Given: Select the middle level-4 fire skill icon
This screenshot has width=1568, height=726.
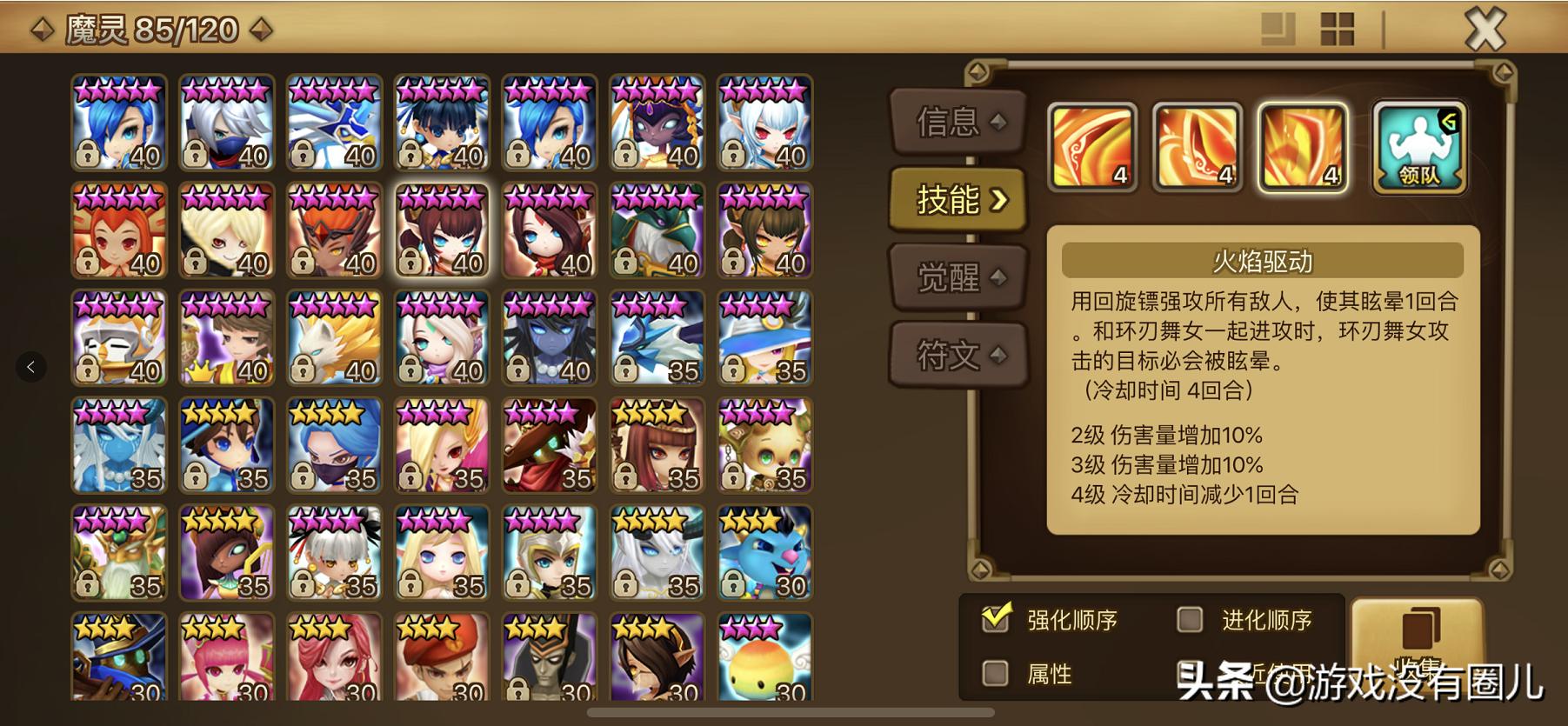Looking at the screenshot, I should [1197, 148].
